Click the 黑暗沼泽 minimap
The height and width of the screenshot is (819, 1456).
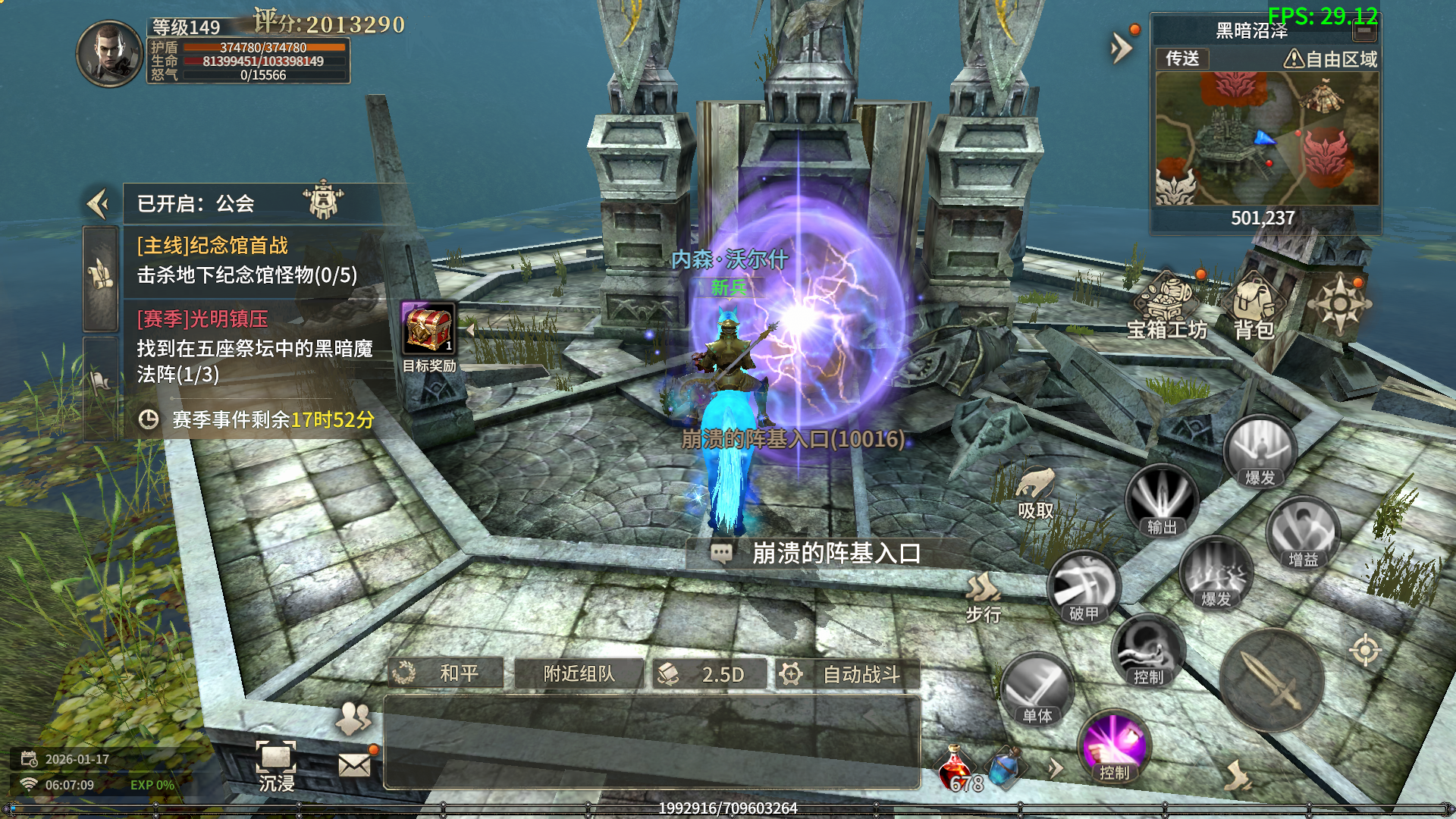tap(1266, 139)
